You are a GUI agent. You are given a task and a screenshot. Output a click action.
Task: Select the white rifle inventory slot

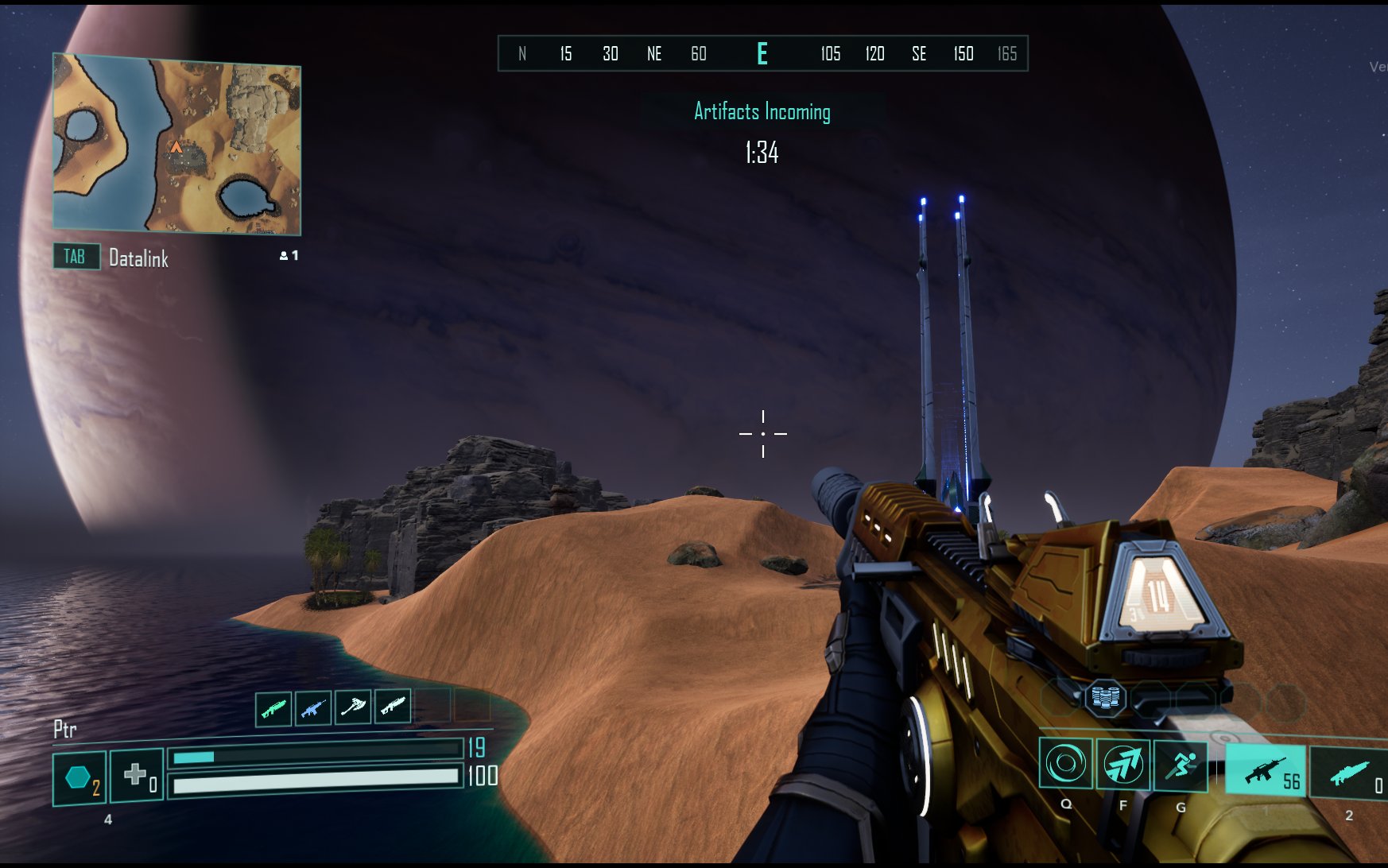point(393,706)
